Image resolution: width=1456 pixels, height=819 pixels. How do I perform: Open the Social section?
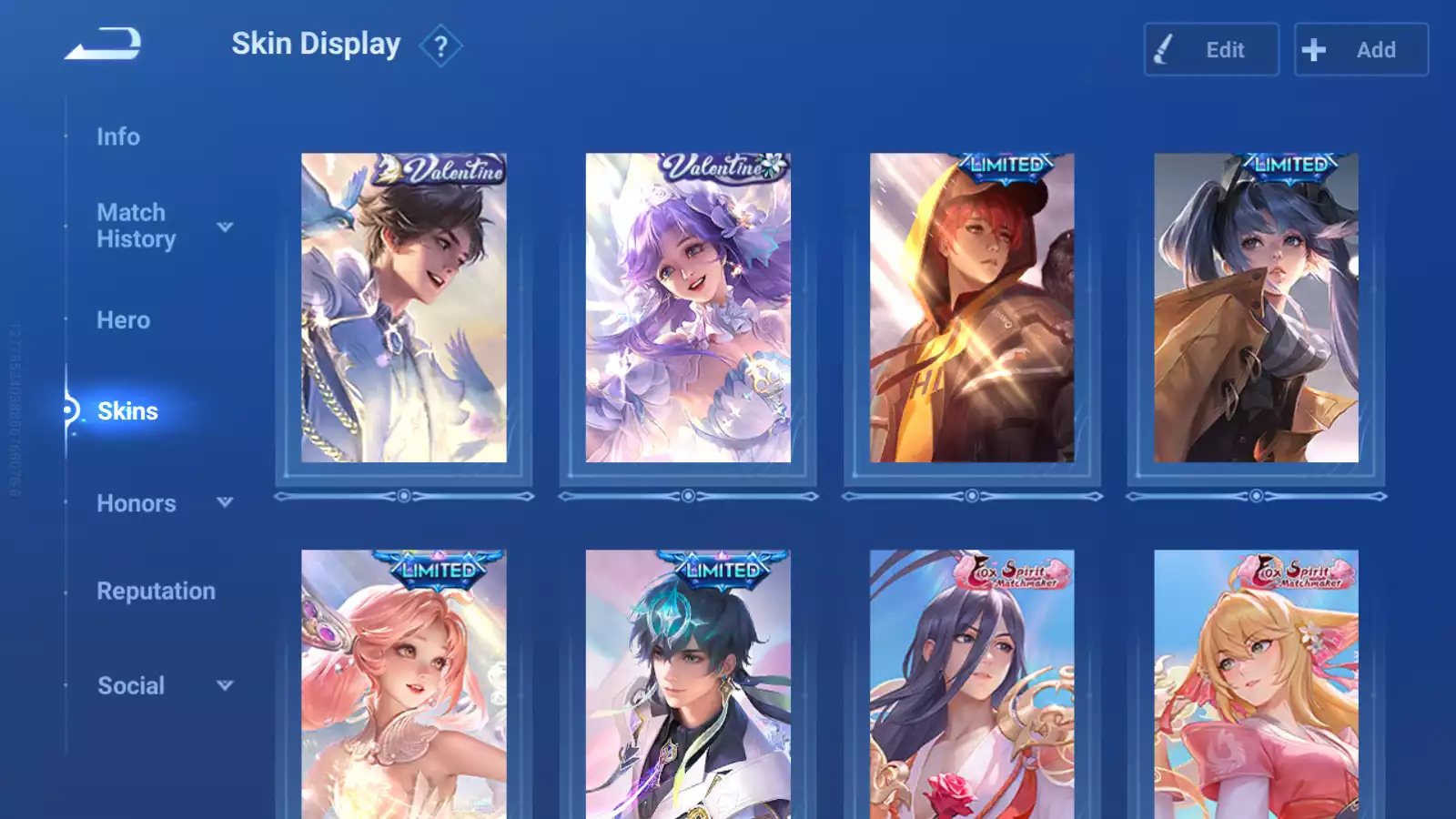[131, 686]
